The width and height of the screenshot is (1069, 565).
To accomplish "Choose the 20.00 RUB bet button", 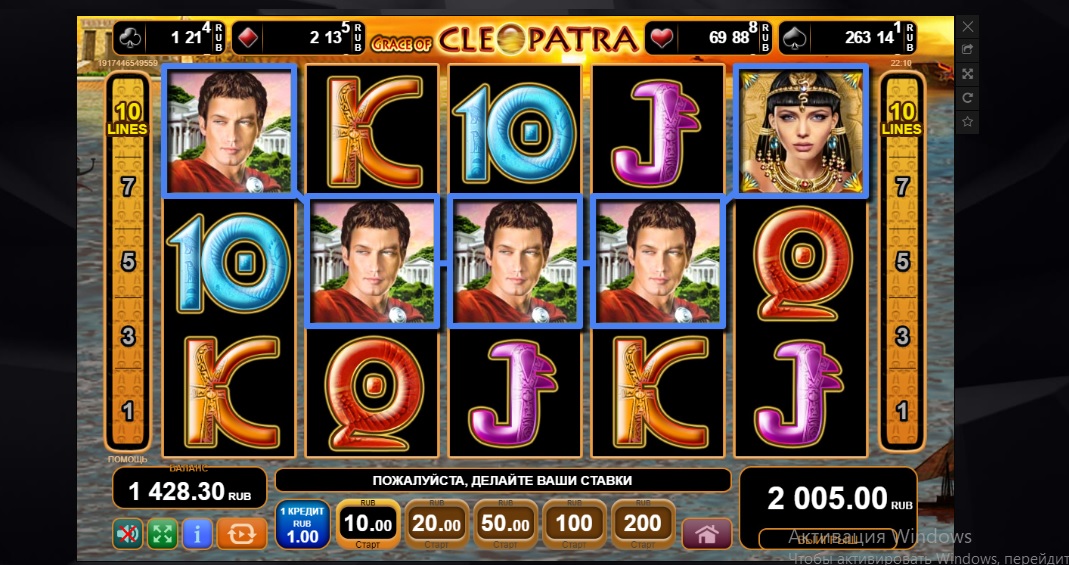I will 435,525.
